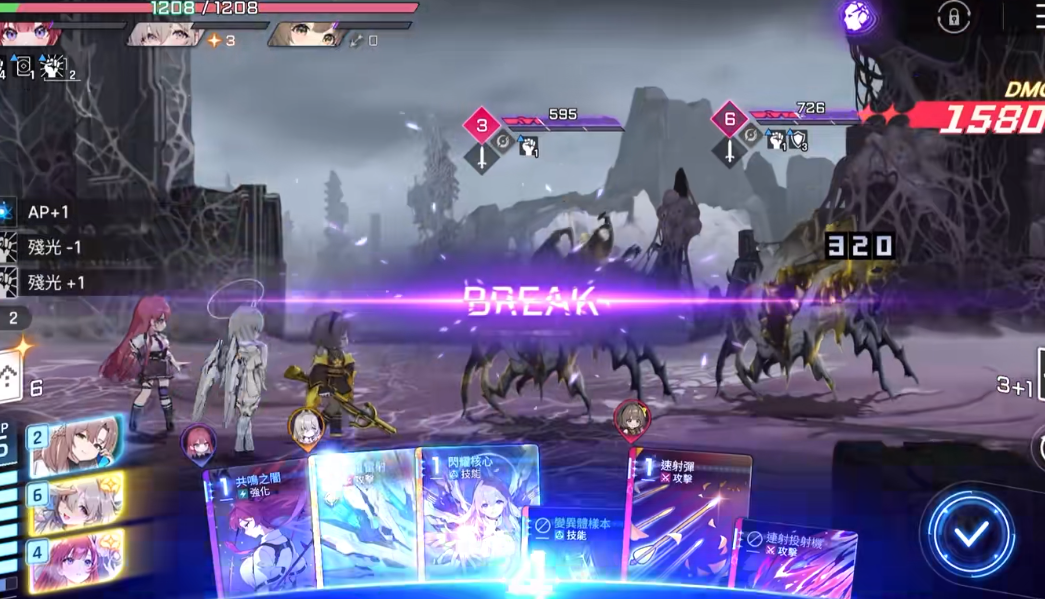The image size is (1045, 599).
Task: Inspect the shield buff icon on the 726 enemy
Action: coord(798,141)
